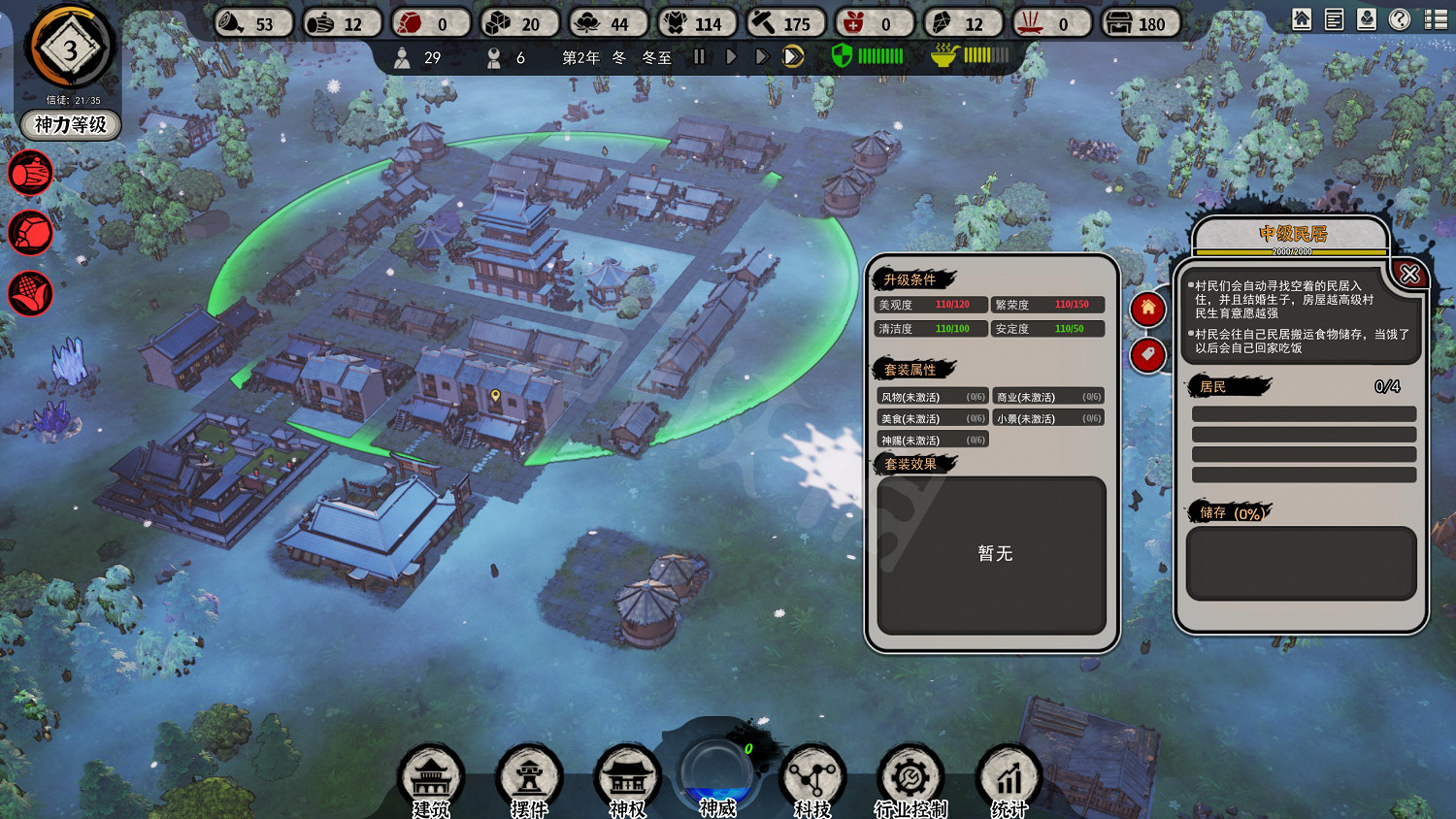Show the 统计 statistics screen

click(x=1009, y=778)
